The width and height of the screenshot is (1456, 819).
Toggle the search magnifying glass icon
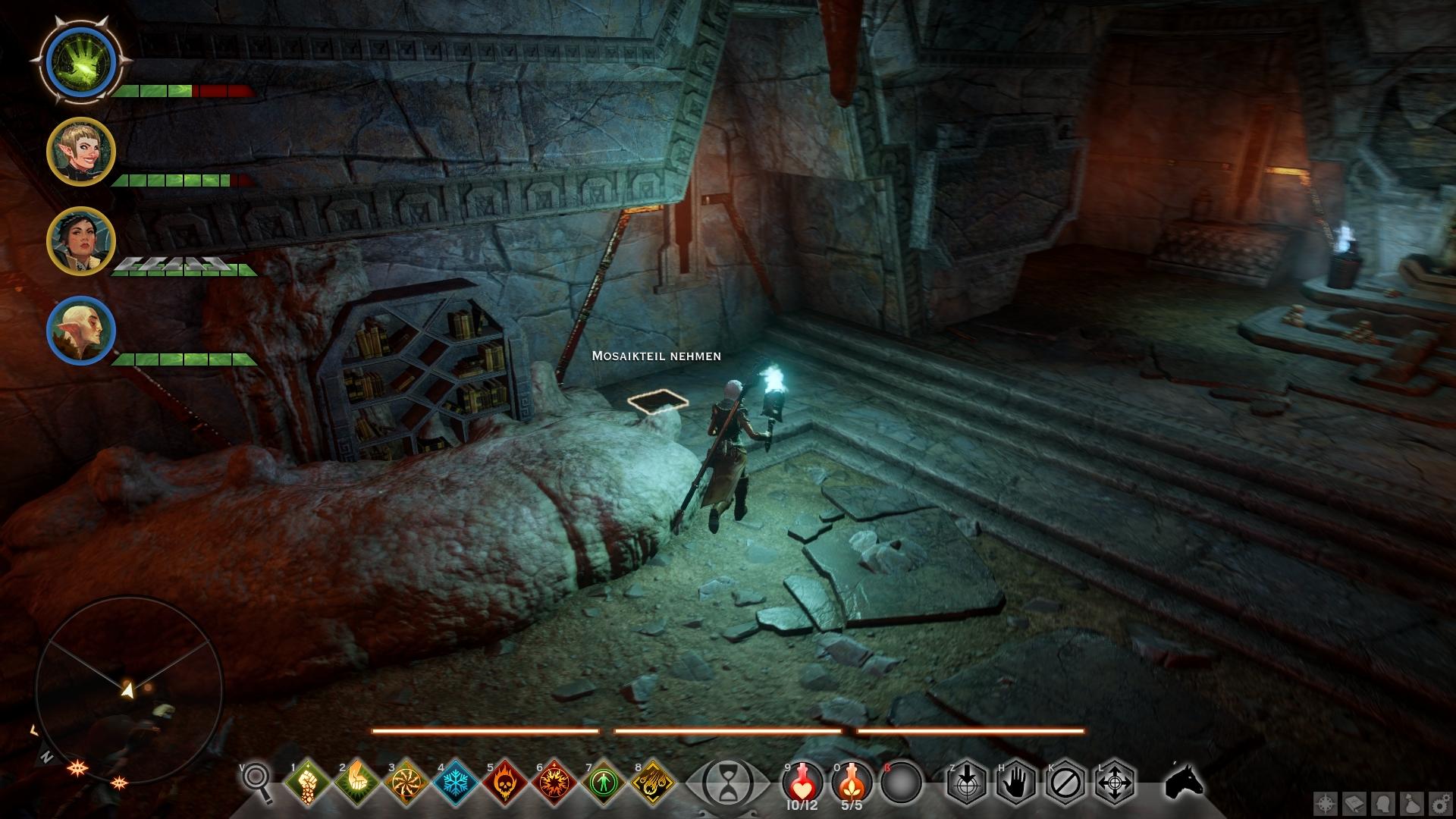click(x=256, y=781)
